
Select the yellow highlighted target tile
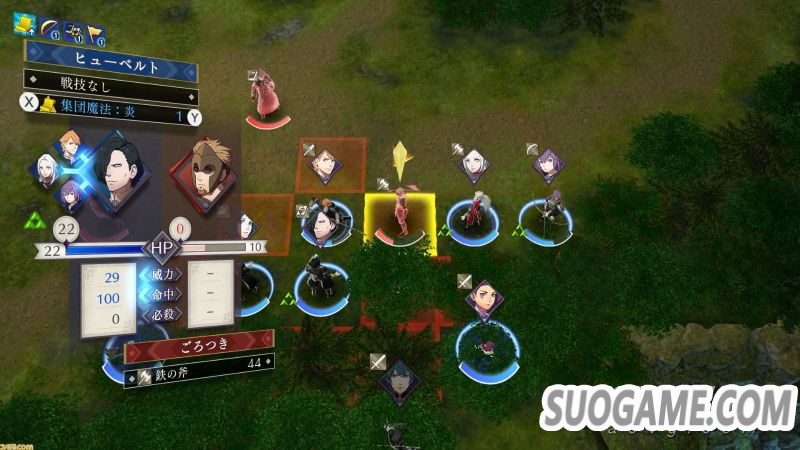point(400,224)
